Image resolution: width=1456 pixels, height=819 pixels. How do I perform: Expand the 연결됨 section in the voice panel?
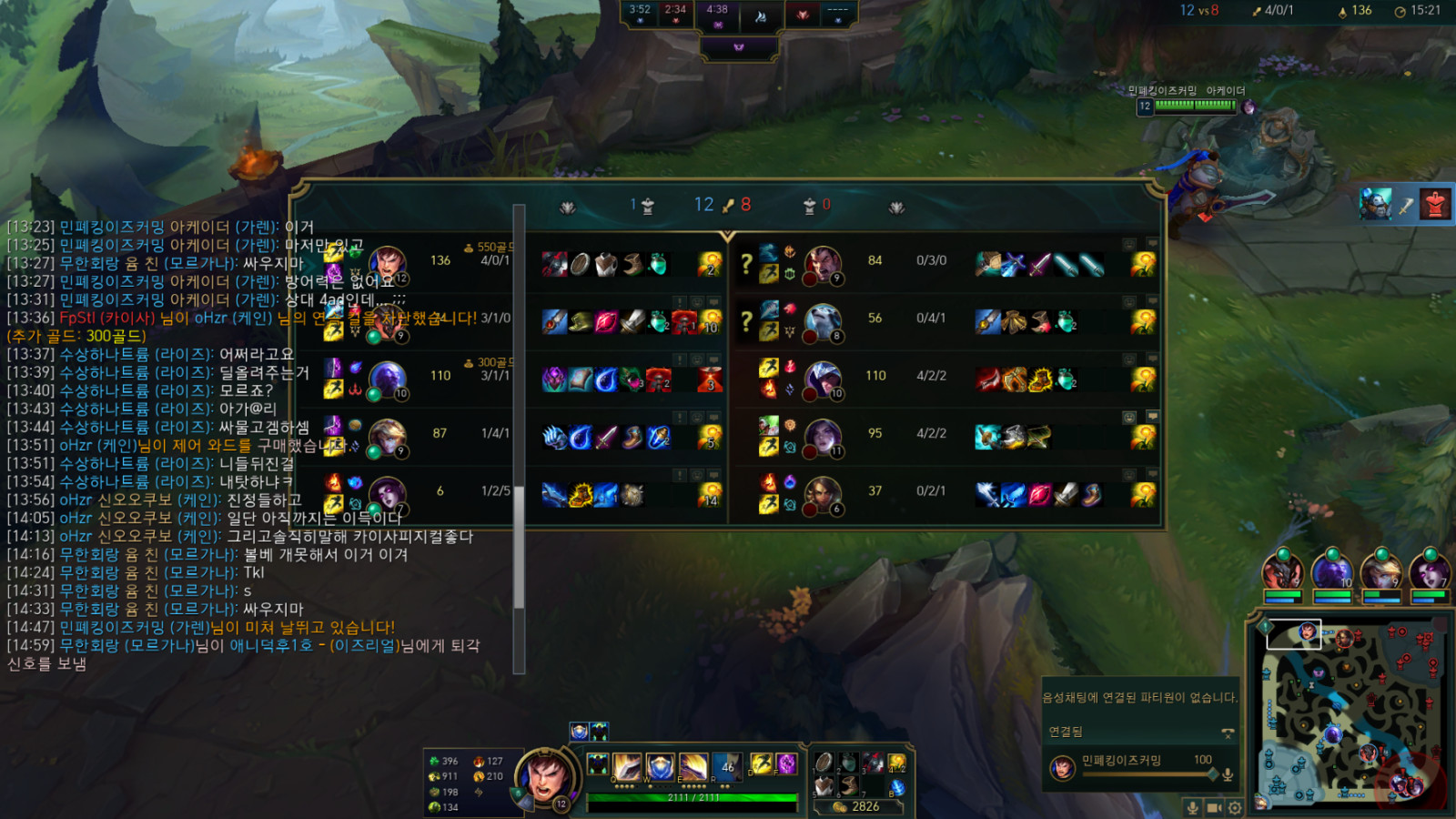click(1067, 731)
